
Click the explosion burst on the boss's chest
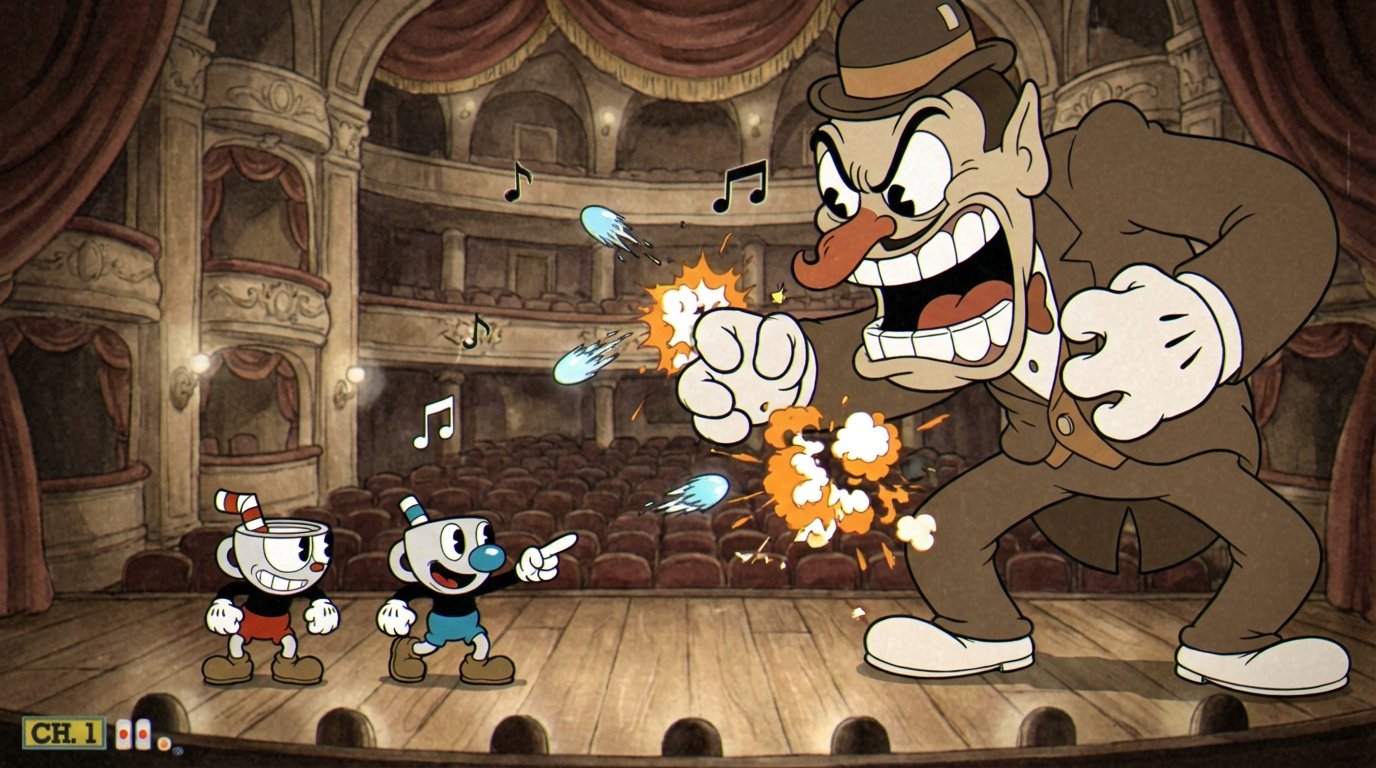[x=830, y=470]
